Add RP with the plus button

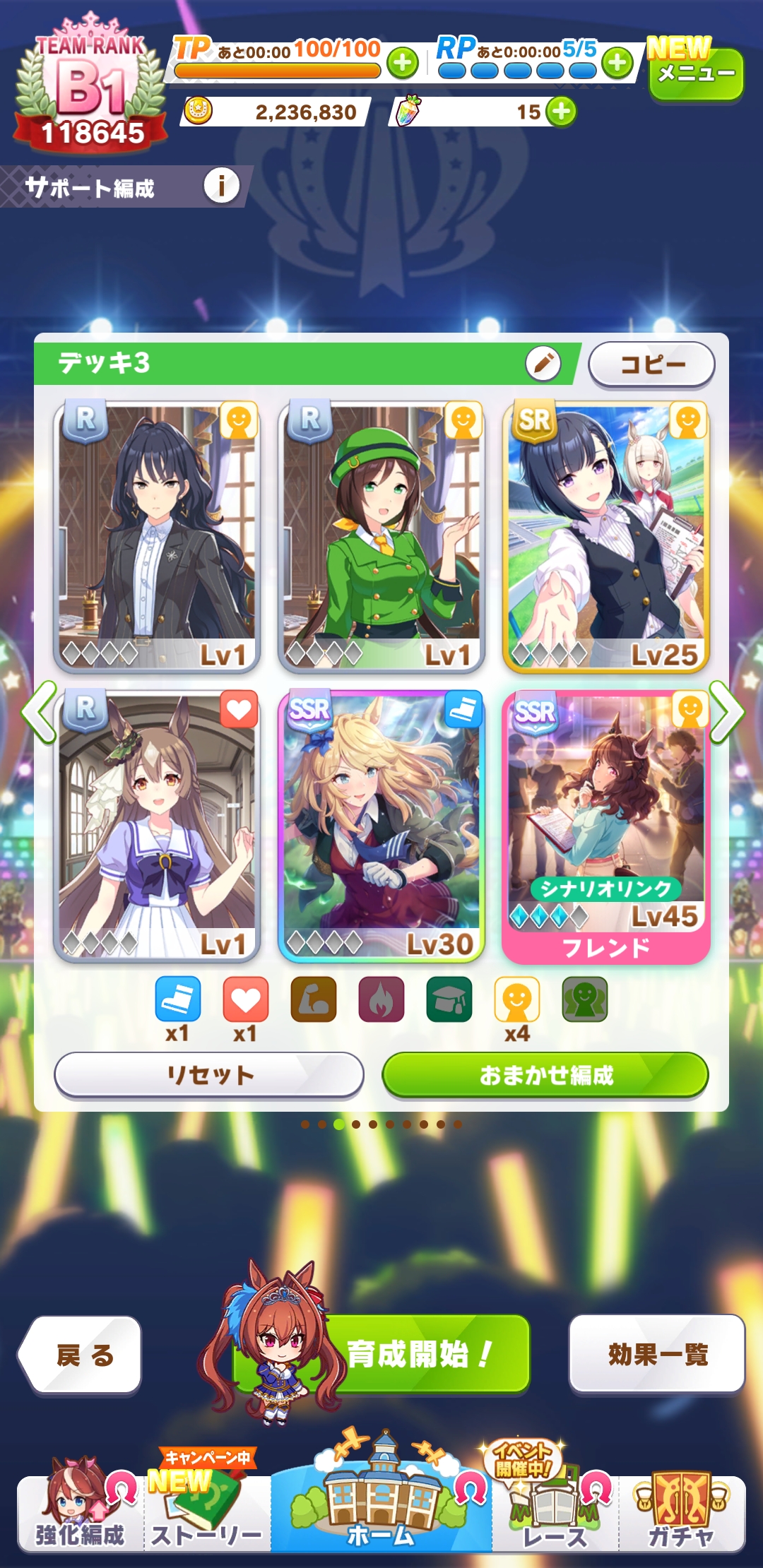pos(617,63)
